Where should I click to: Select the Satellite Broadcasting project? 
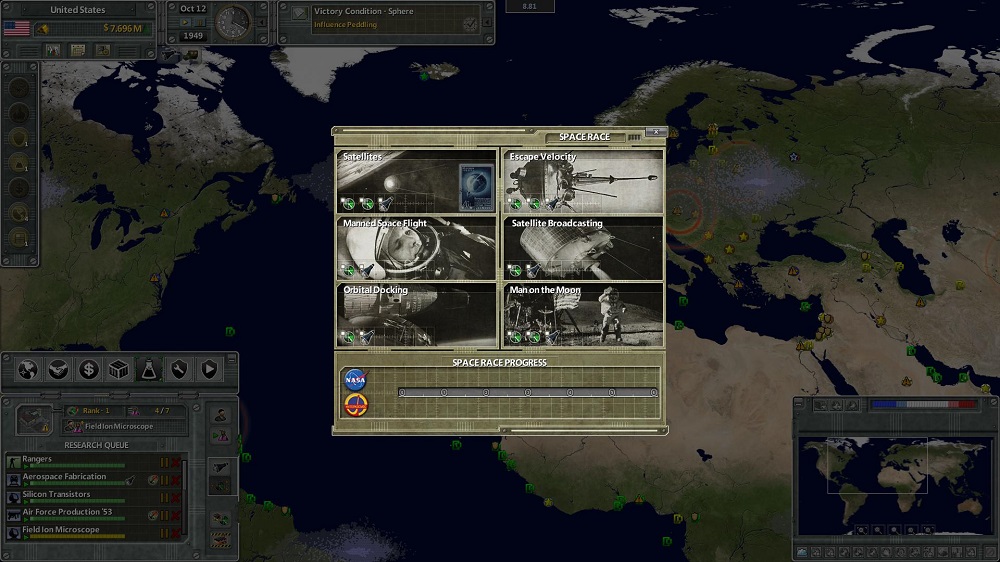(583, 248)
